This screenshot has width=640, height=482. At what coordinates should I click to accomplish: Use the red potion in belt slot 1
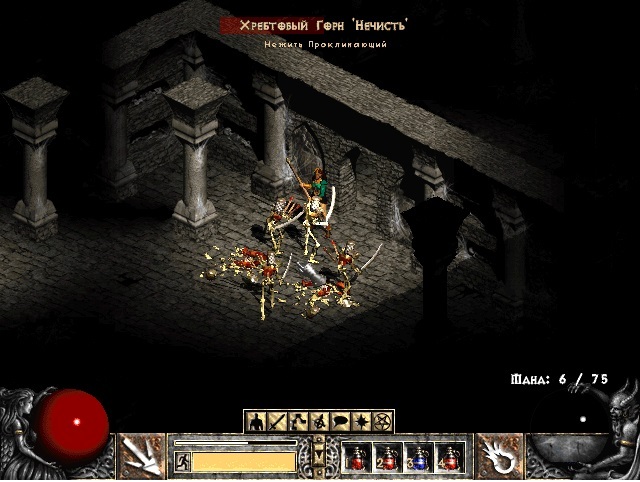[x=357, y=458]
